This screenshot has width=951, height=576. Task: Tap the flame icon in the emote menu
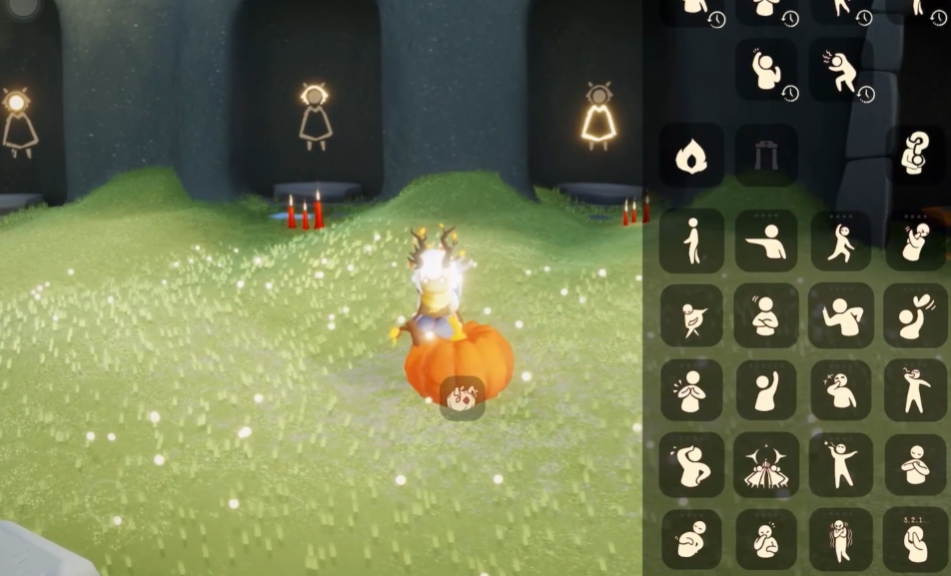(691, 155)
